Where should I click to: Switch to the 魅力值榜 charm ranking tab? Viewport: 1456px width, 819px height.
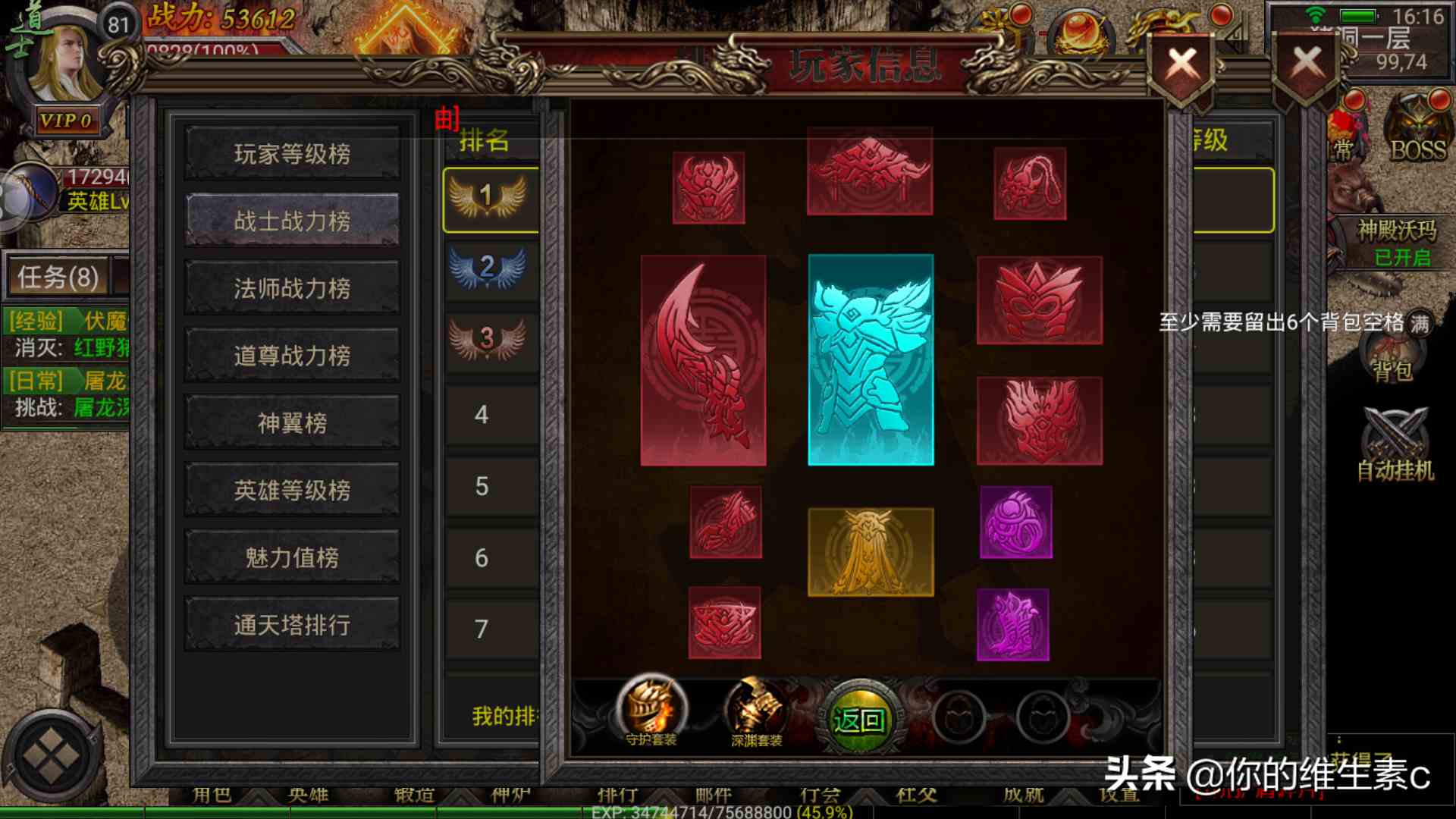pyautogui.click(x=291, y=556)
